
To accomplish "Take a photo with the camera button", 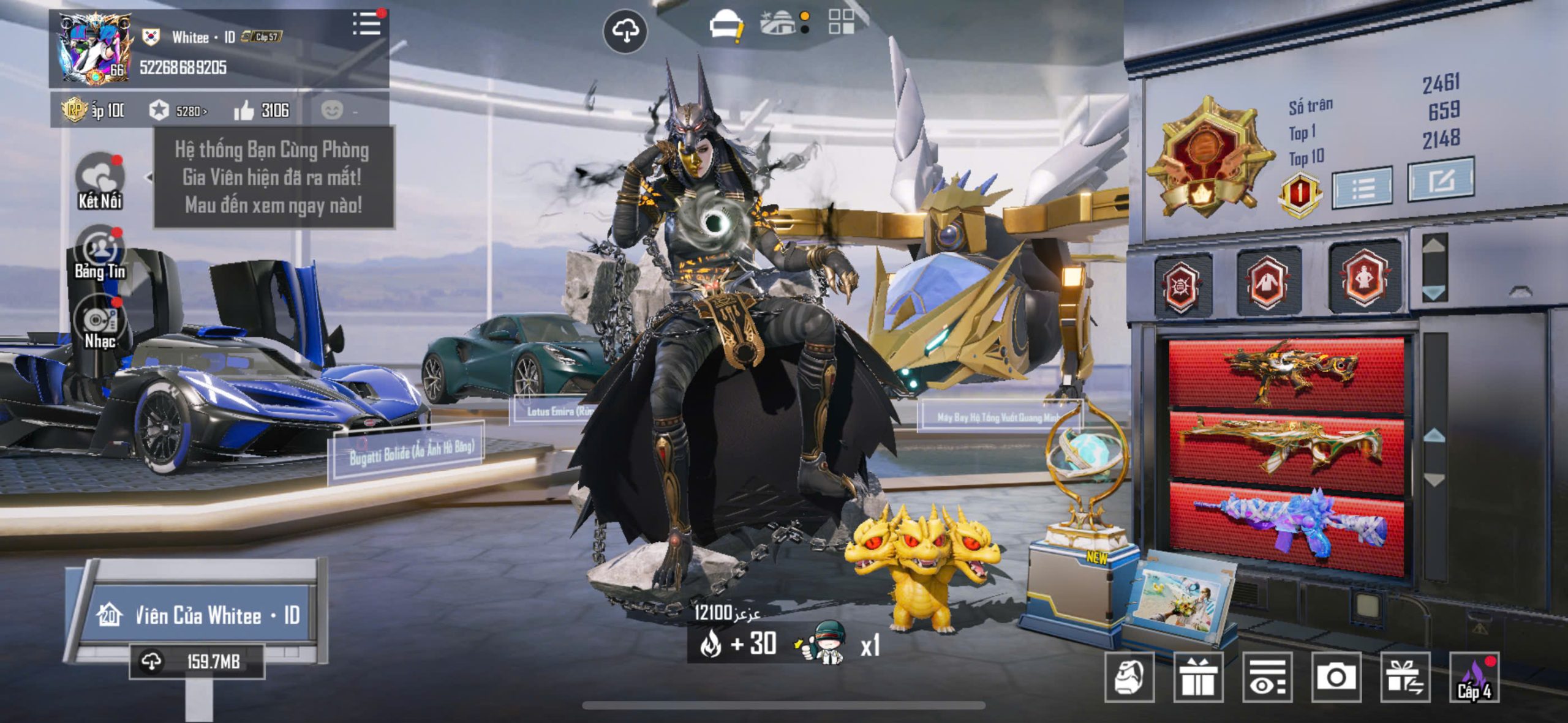I will coord(1336,676).
